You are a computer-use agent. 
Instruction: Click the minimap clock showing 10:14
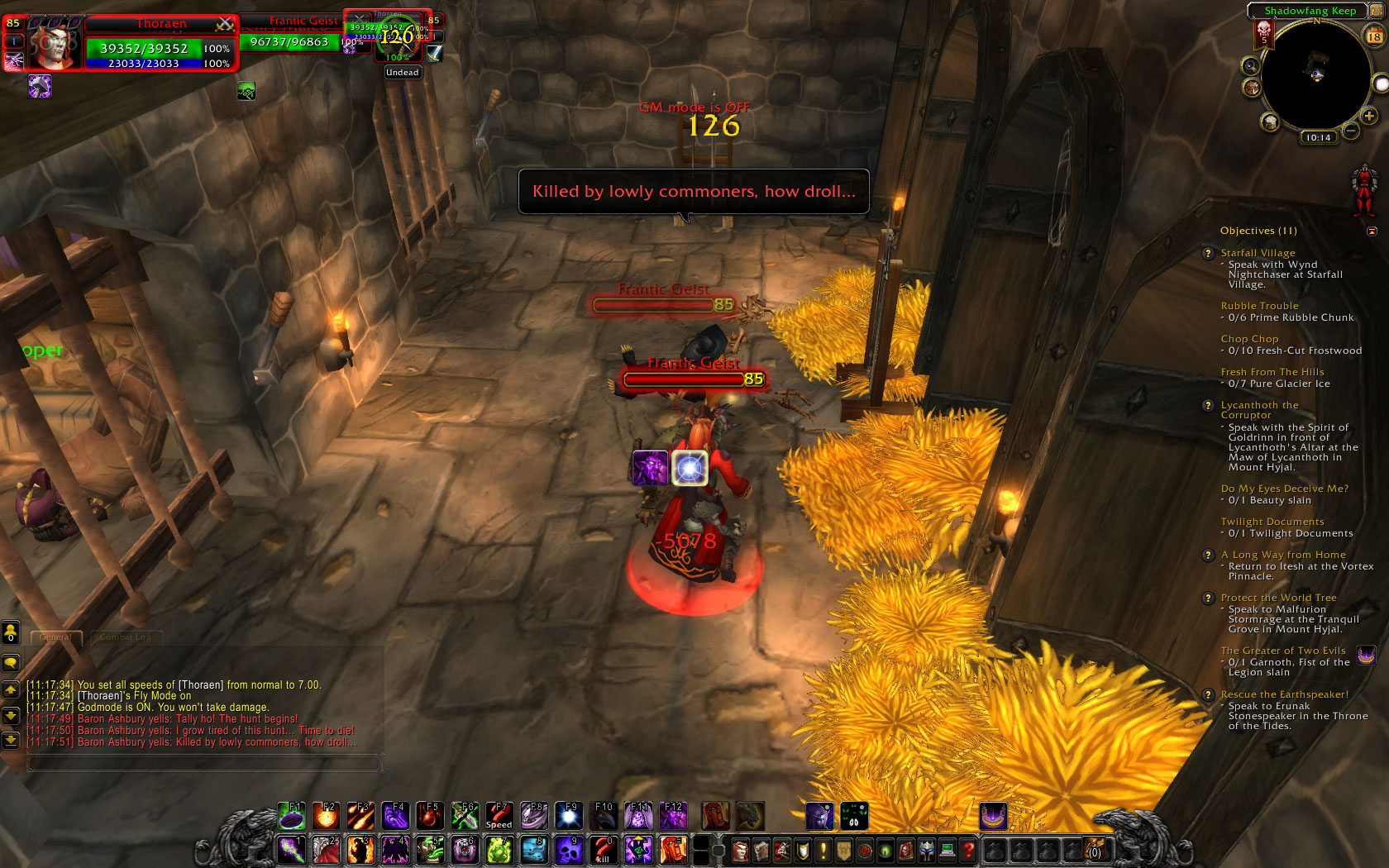(1318, 137)
